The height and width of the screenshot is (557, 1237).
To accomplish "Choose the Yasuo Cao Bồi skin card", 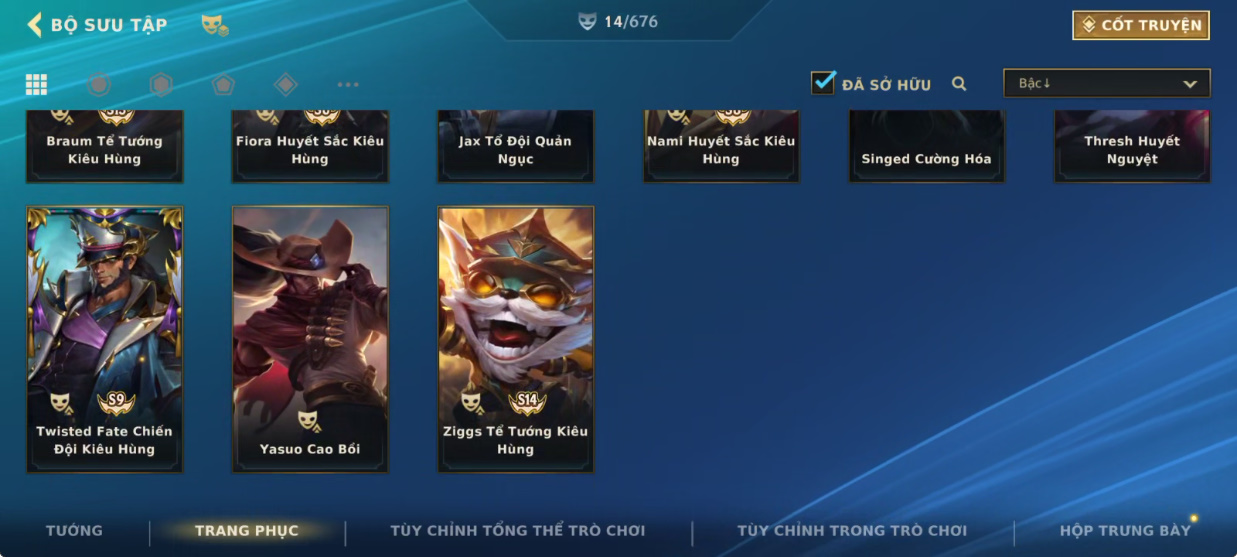I will [310, 339].
